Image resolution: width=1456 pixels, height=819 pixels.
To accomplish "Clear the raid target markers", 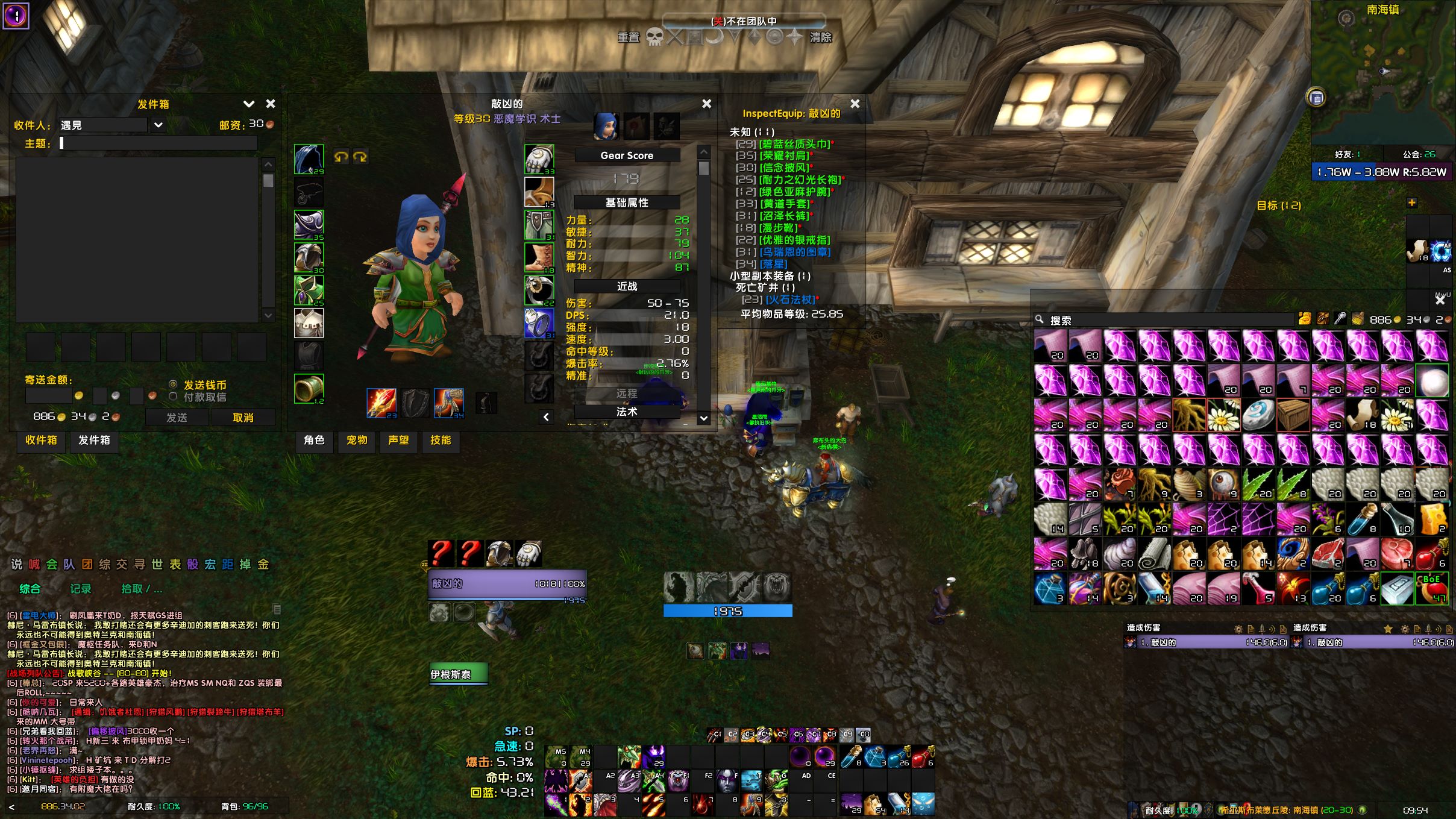I will click(x=821, y=37).
